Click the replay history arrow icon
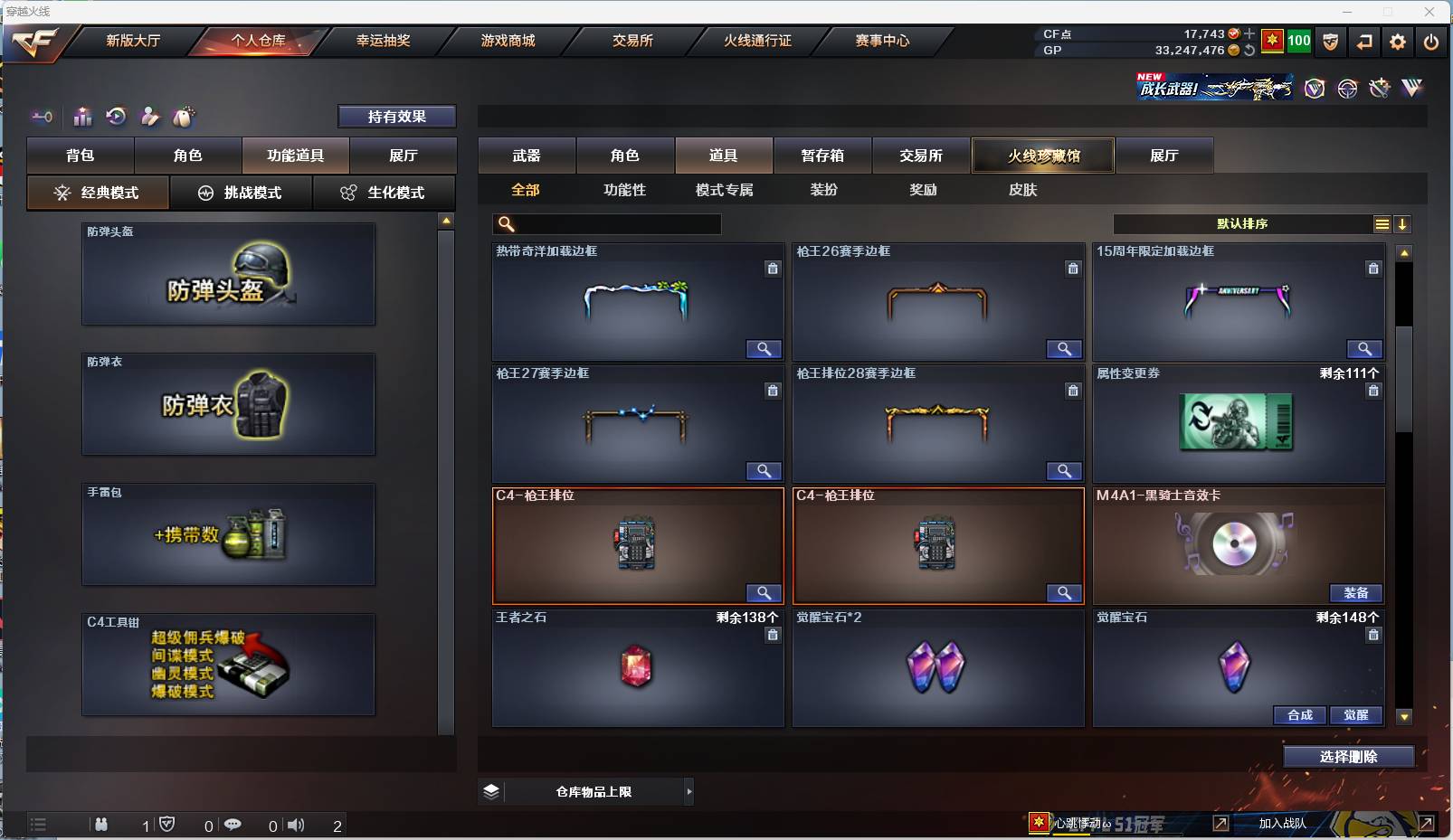This screenshot has width=1453, height=840. [116, 117]
